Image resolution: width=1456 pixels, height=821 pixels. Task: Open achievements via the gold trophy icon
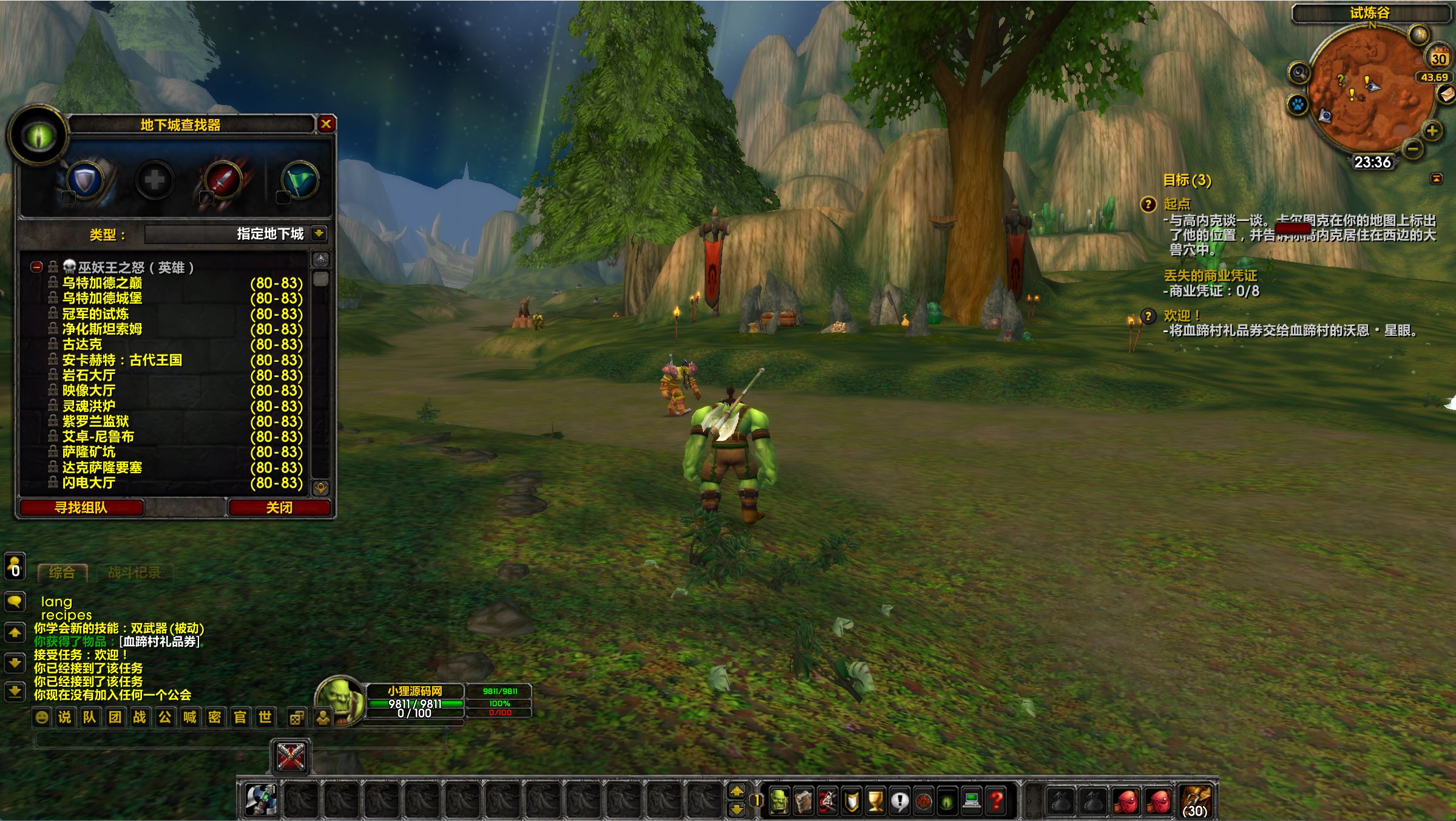875,802
